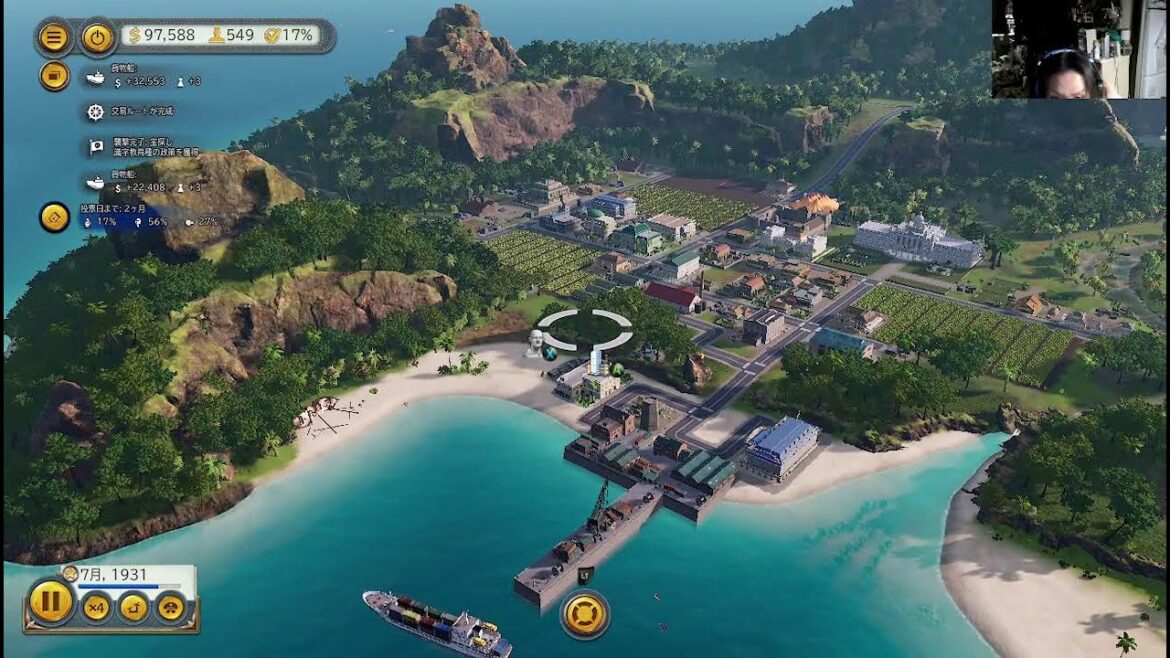
Task: Select the freighter notification showing +32,553
Action: click(97, 77)
